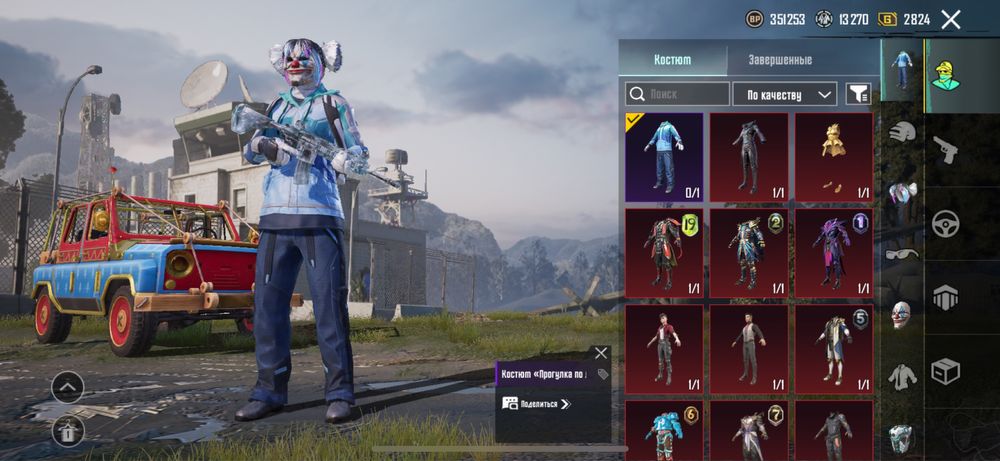Choose the golden dress costume
This screenshot has width=1000, height=461.
[x=833, y=157]
